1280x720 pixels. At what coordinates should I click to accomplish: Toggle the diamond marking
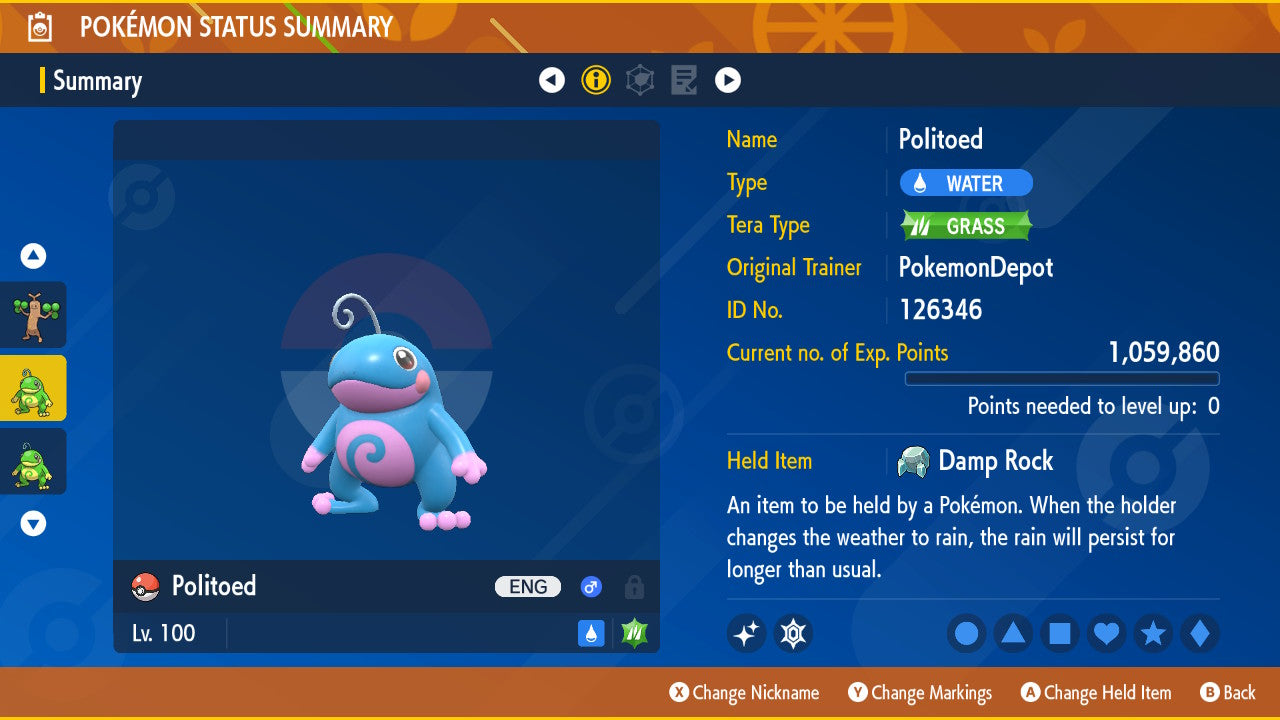[x=1200, y=633]
